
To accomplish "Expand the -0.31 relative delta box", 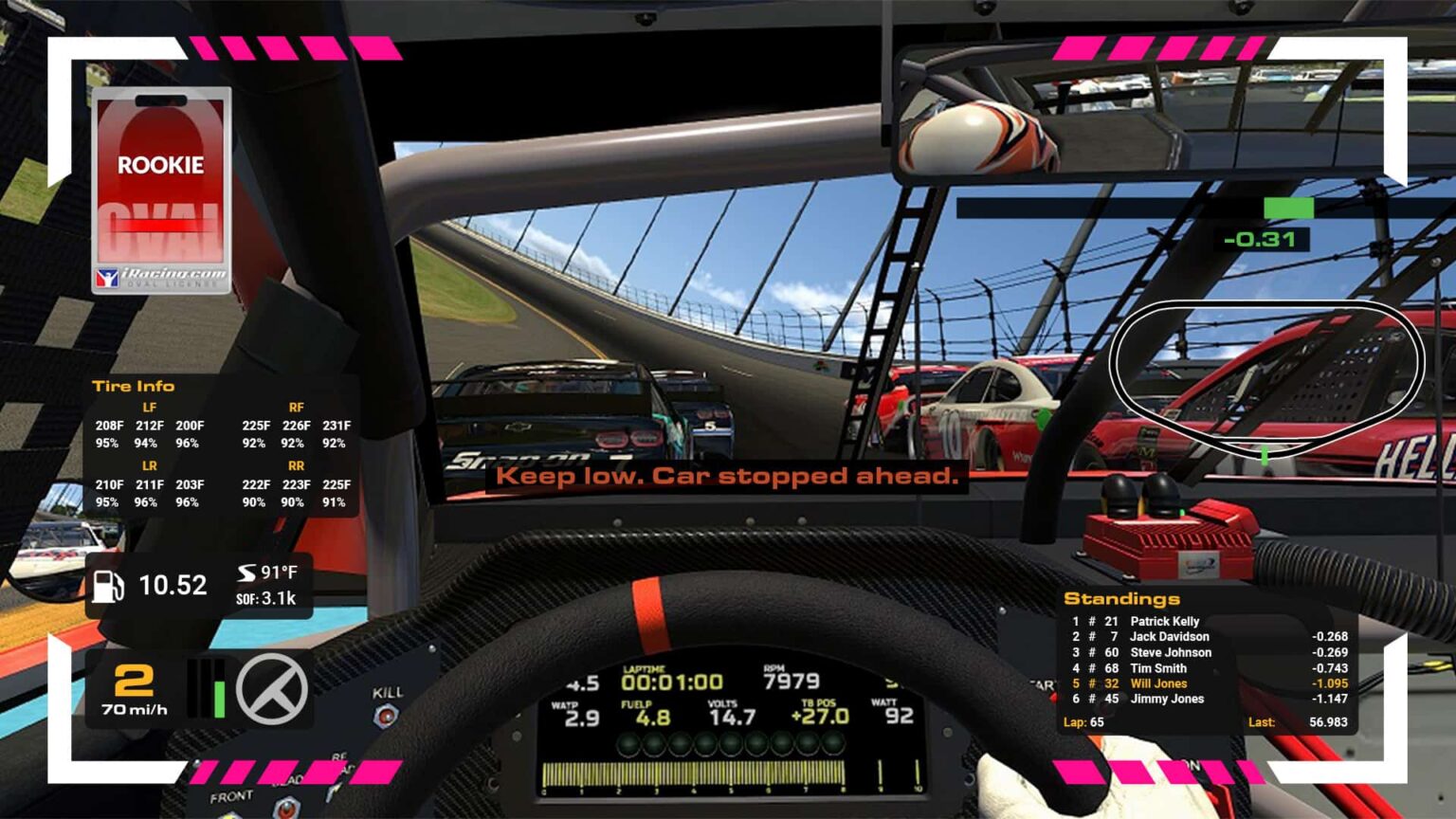I will tap(1261, 240).
